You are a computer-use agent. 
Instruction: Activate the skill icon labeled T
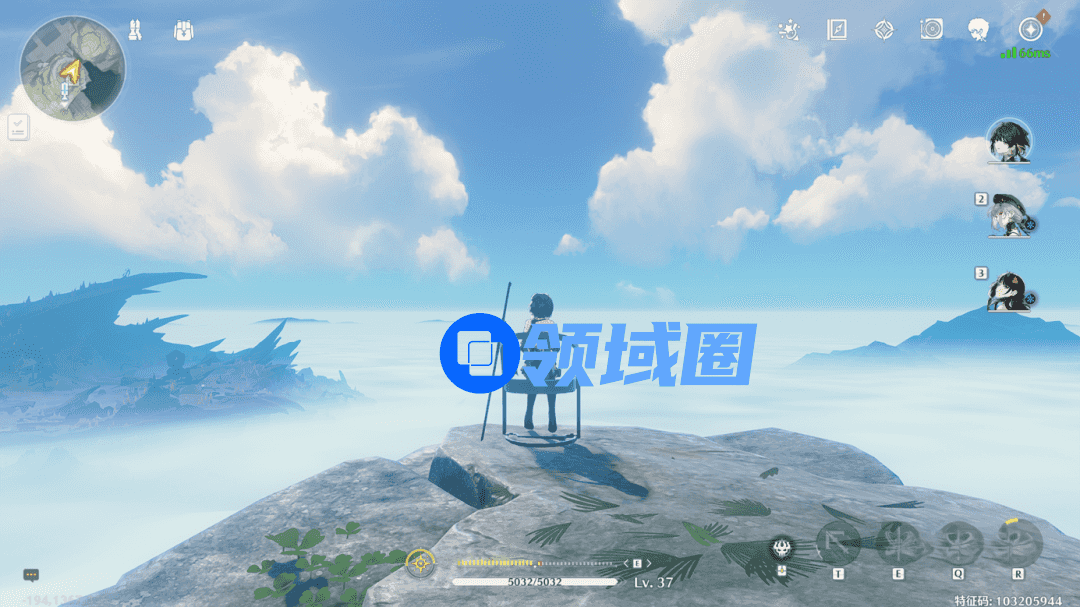point(838,544)
